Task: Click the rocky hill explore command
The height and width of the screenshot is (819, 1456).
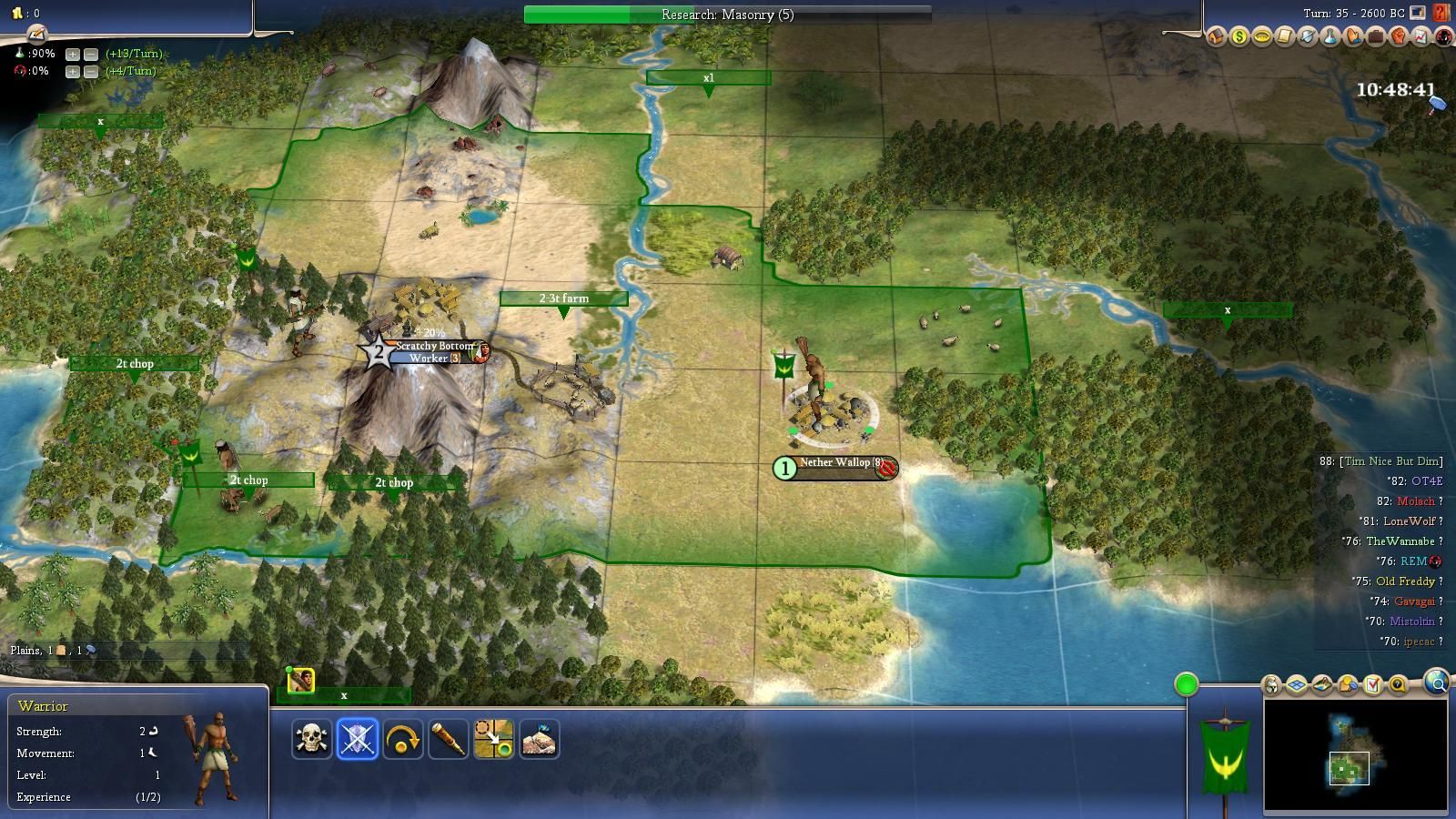Action: click(x=540, y=739)
